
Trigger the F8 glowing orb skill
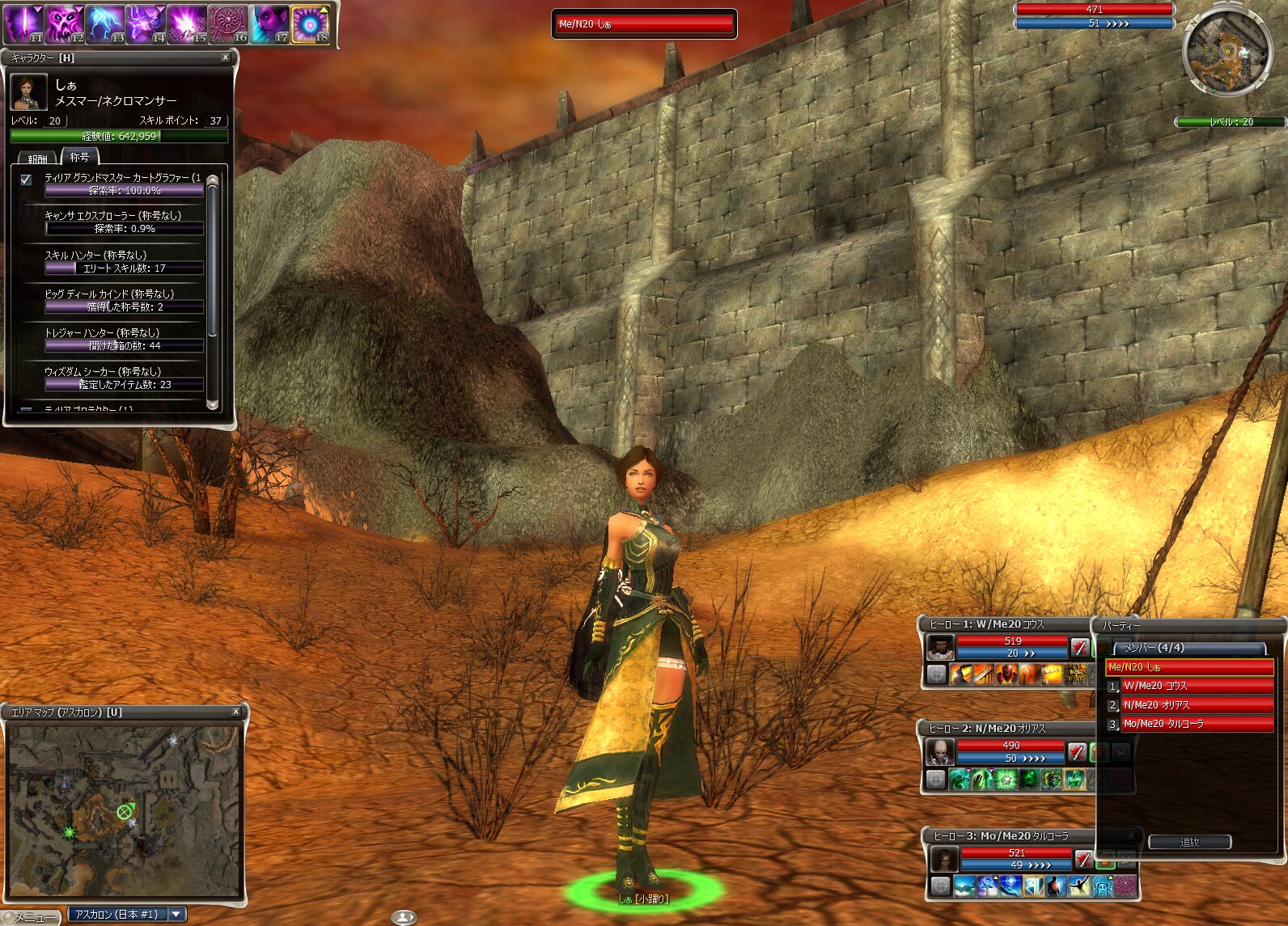[309, 23]
